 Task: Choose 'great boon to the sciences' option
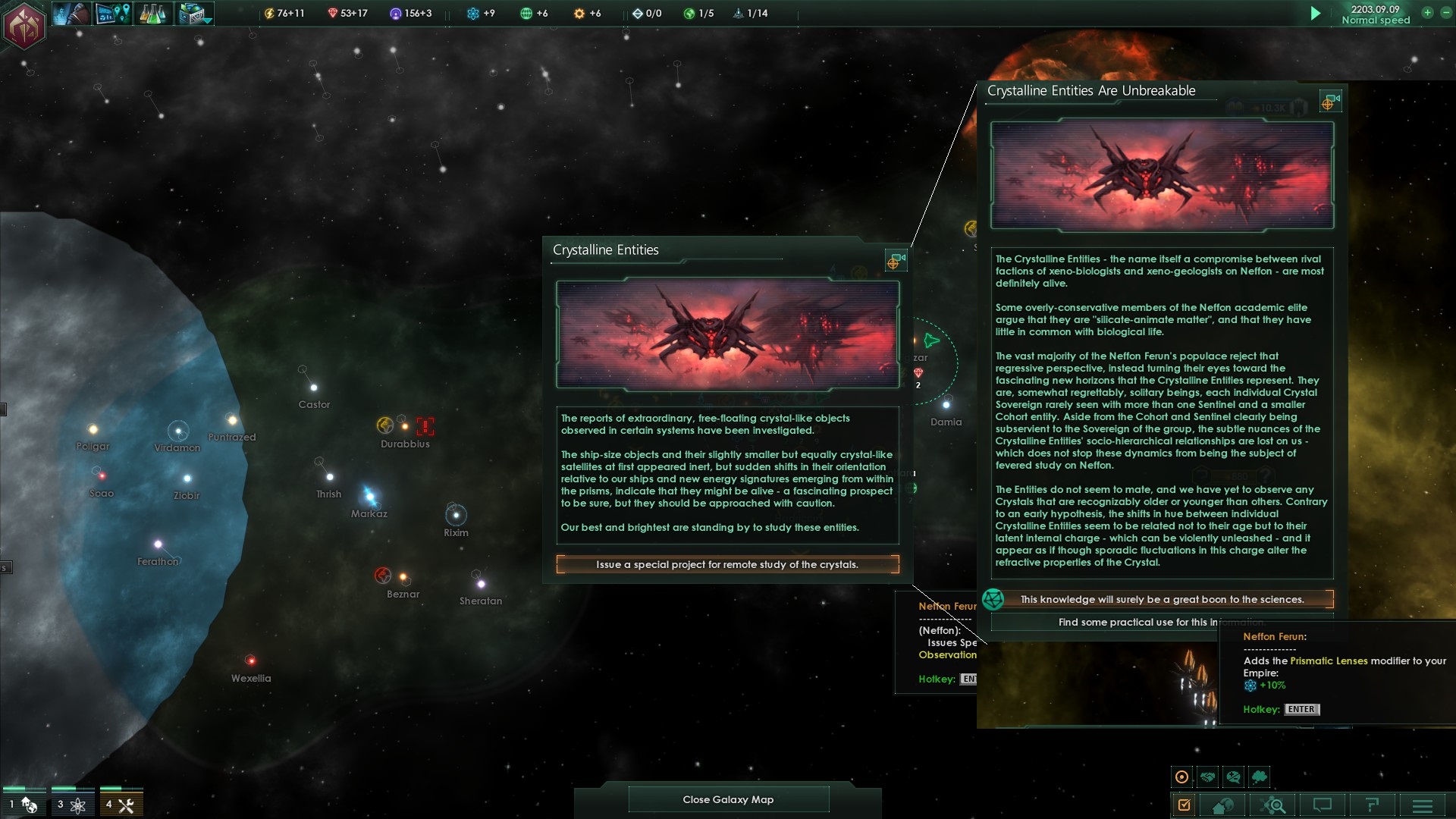click(x=1162, y=600)
